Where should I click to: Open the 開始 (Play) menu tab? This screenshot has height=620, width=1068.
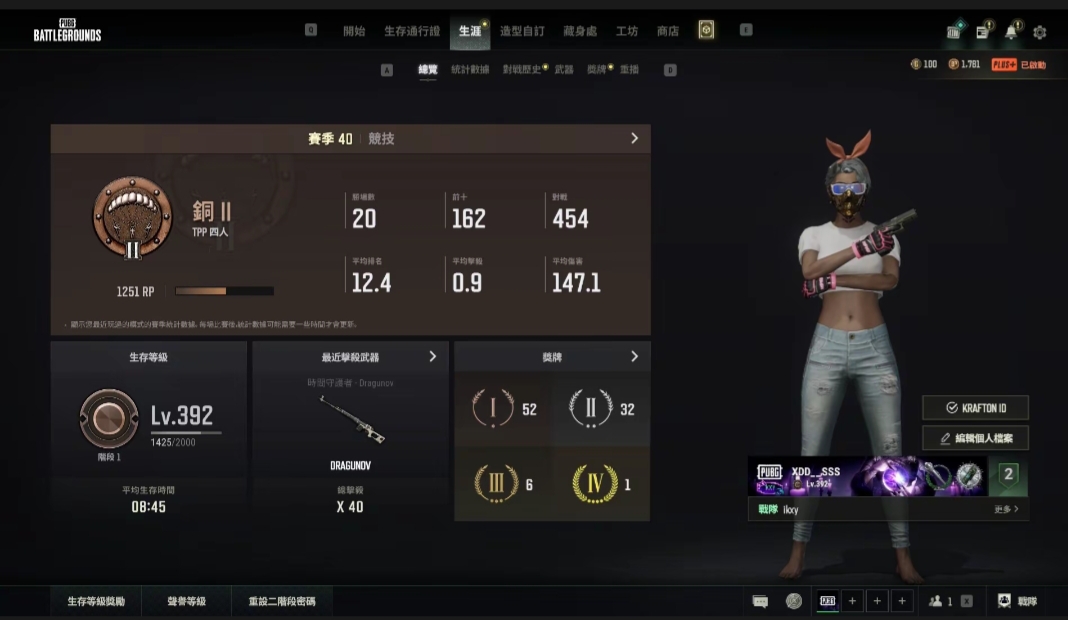[354, 31]
